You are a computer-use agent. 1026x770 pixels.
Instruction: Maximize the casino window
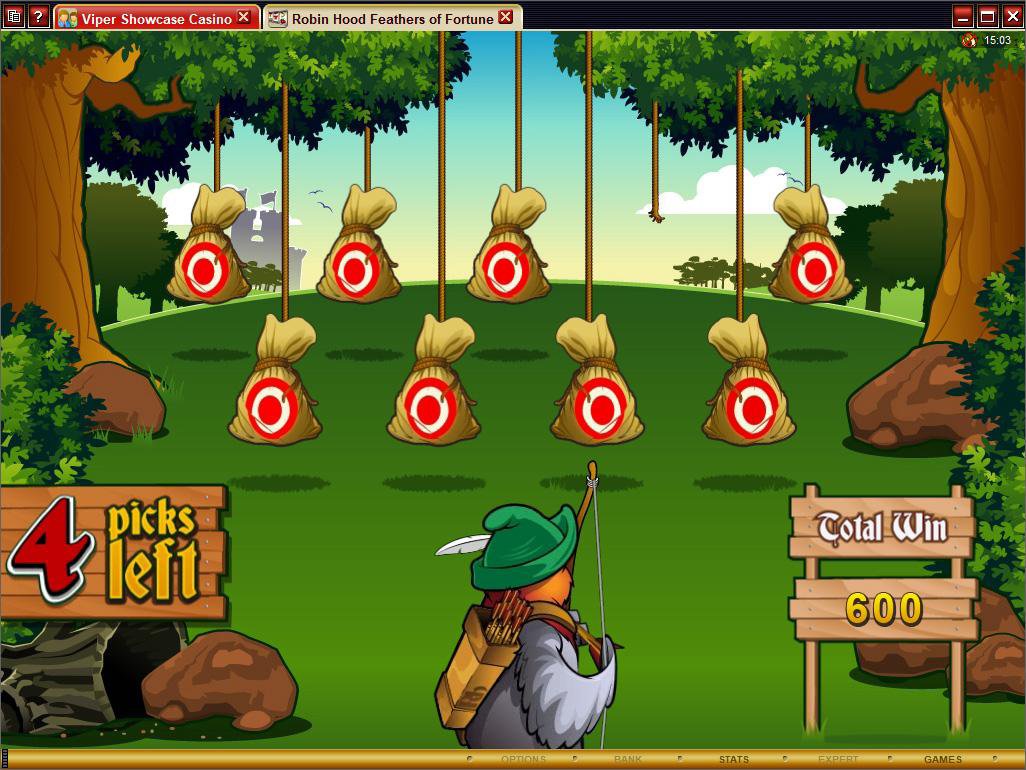(987, 16)
